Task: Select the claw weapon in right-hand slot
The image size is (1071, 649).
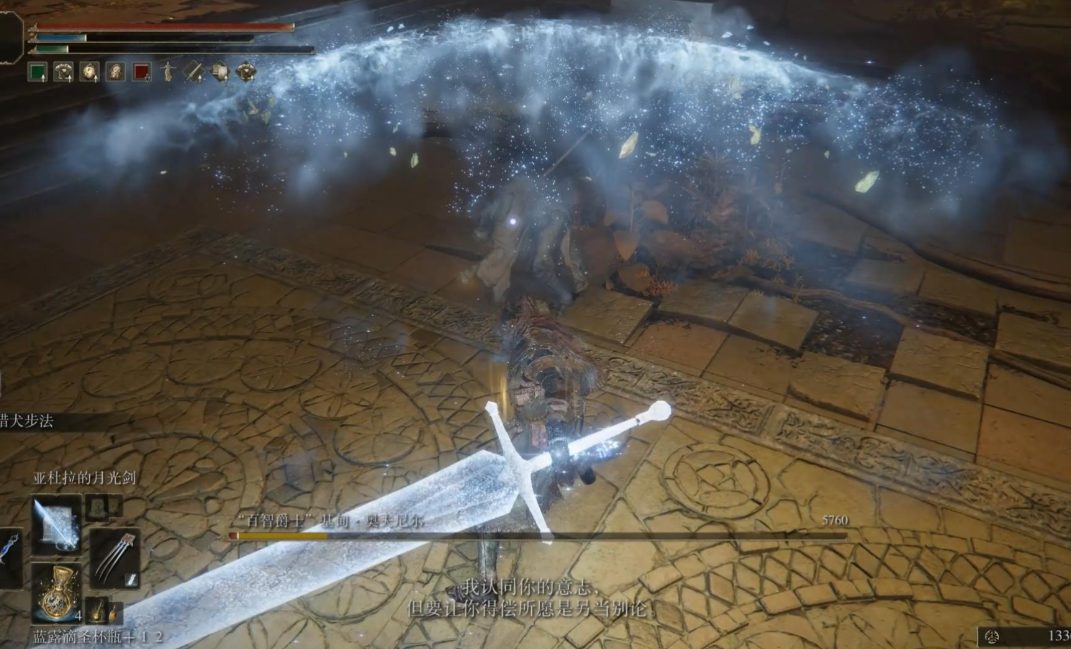Action: click(x=114, y=558)
